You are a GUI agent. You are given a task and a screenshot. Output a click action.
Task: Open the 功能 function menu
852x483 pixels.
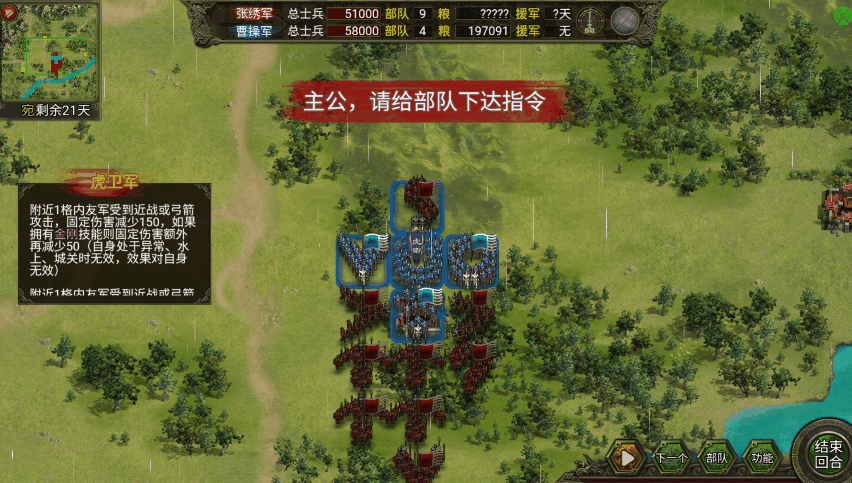(762, 458)
